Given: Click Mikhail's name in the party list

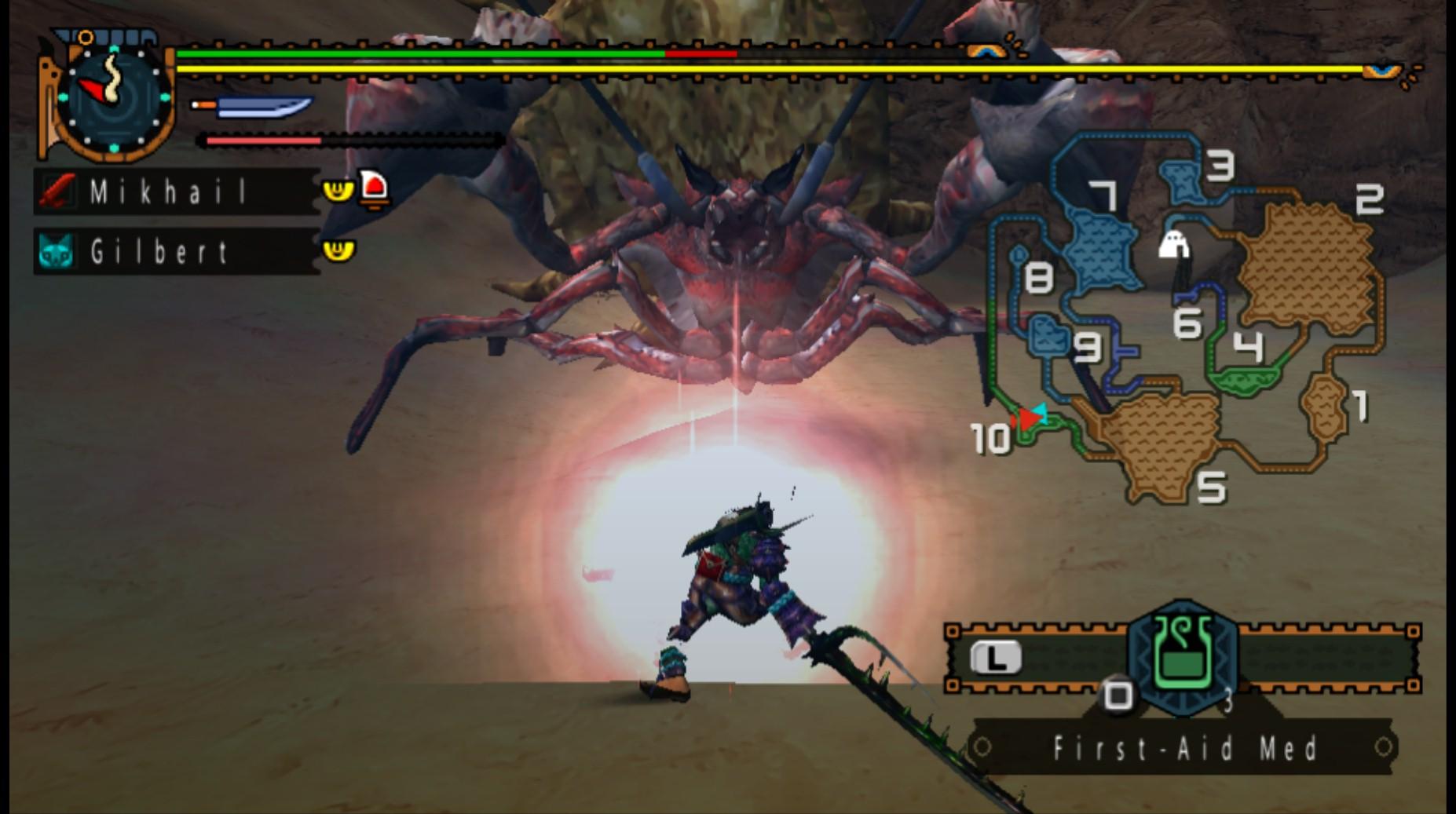Looking at the screenshot, I should pyautogui.click(x=168, y=192).
